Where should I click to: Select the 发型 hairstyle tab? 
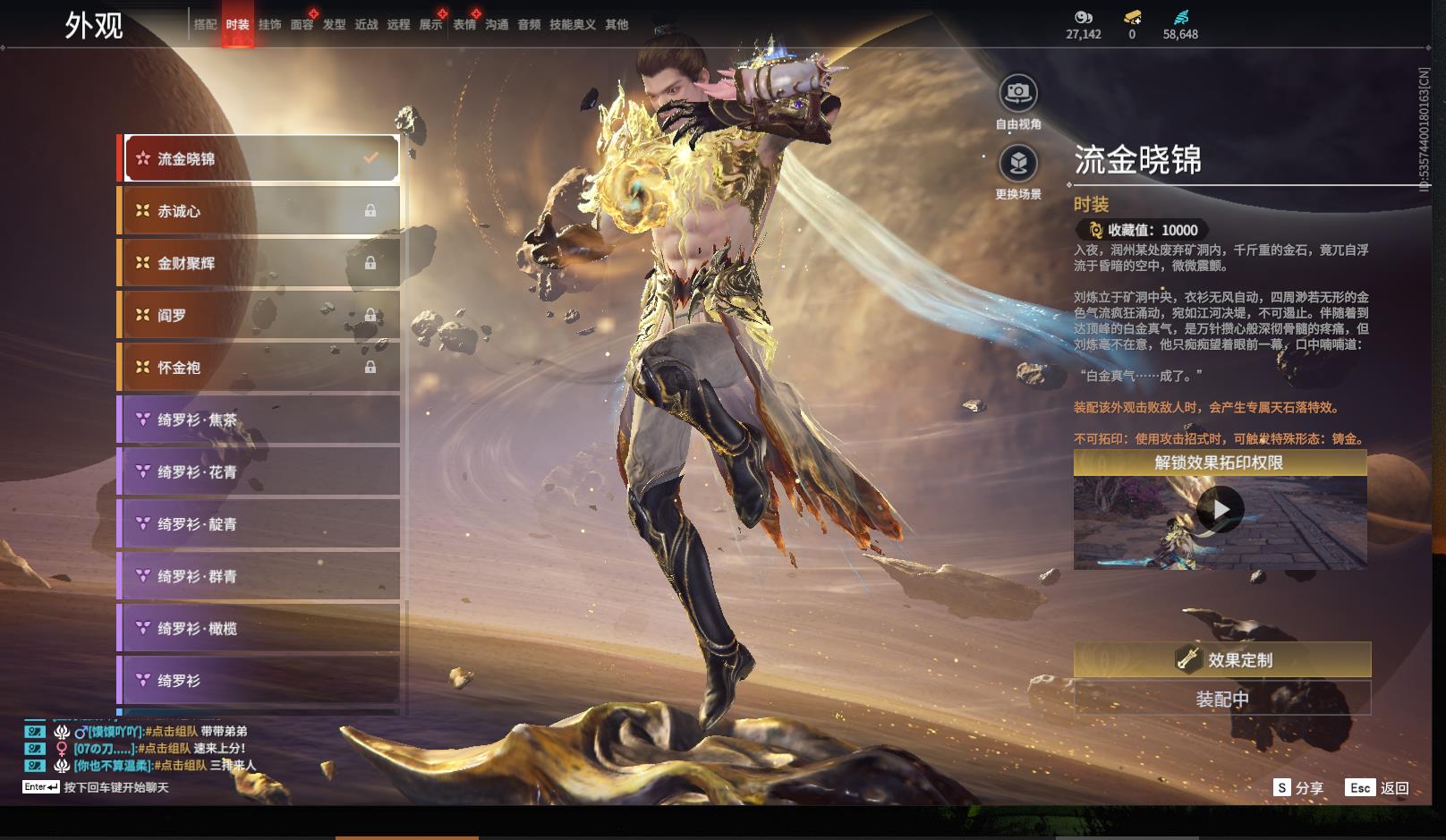pyautogui.click(x=334, y=25)
